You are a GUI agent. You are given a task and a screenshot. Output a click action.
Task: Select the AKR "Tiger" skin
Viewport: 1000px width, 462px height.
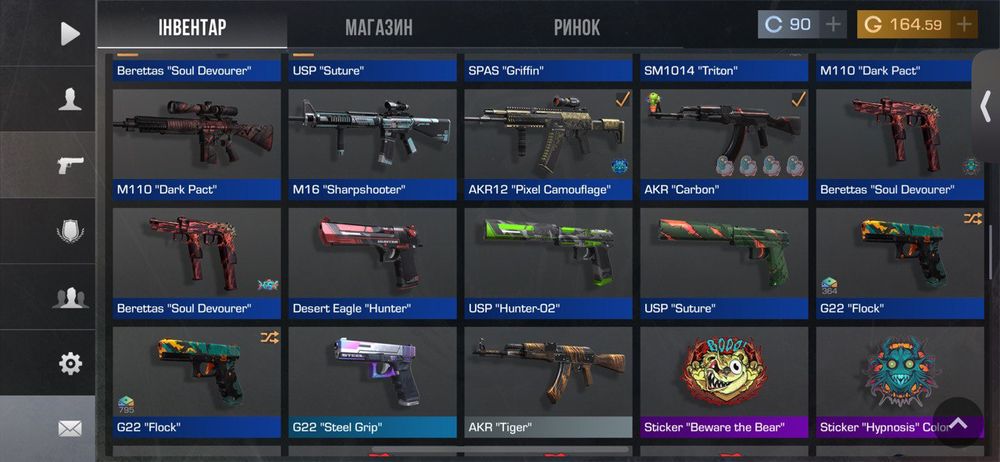point(548,381)
